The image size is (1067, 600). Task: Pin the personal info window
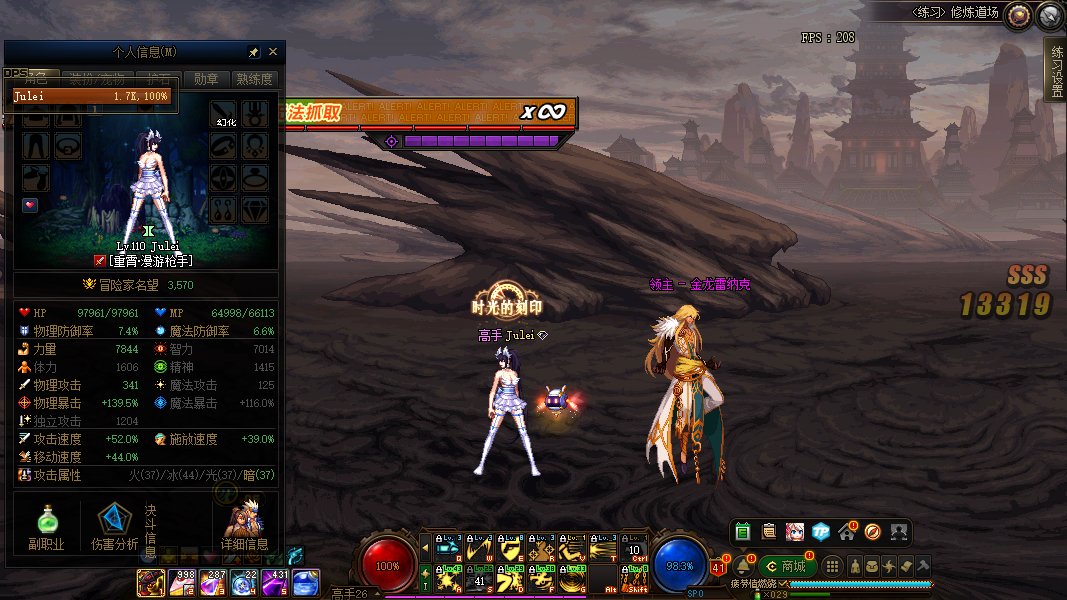pos(254,52)
